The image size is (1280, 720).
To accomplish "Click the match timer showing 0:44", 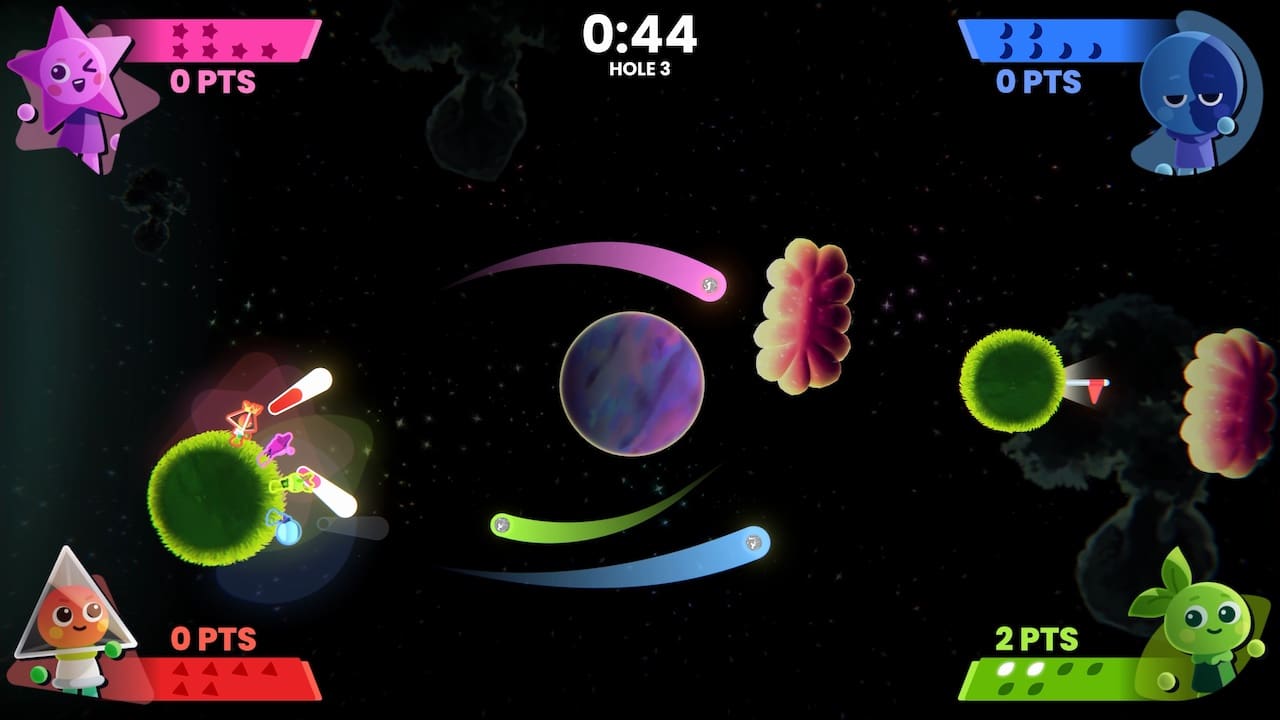I will [x=640, y=36].
